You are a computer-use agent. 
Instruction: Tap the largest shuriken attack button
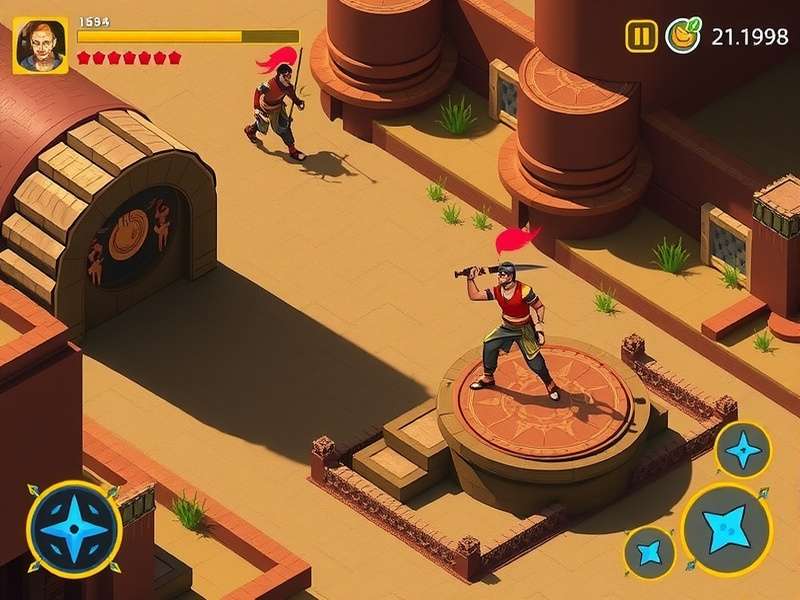[x=726, y=529]
